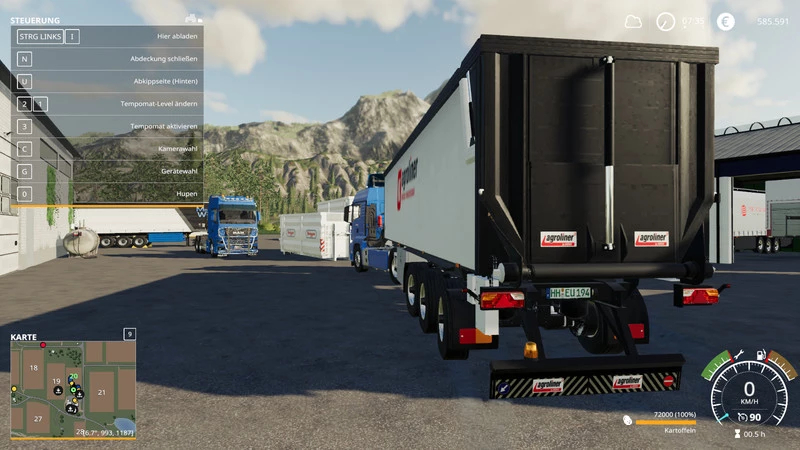Select the clock icon beside the time
Image resolution: width=800 pixels, height=450 pixels.
click(665, 21)
